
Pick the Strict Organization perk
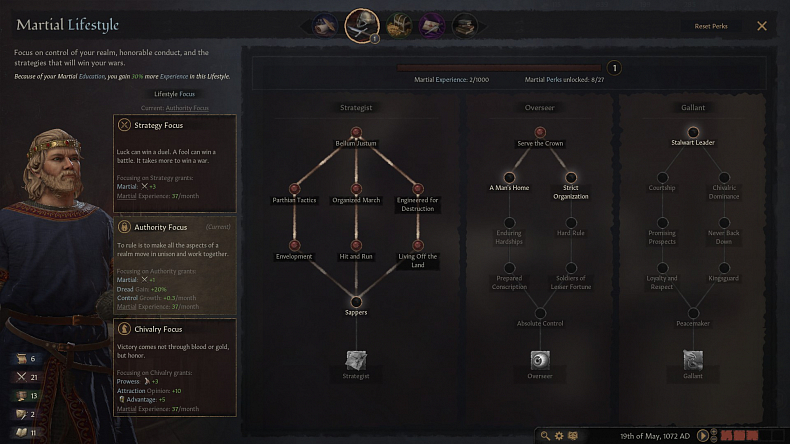pyautogui.click(x=571, y=177)
